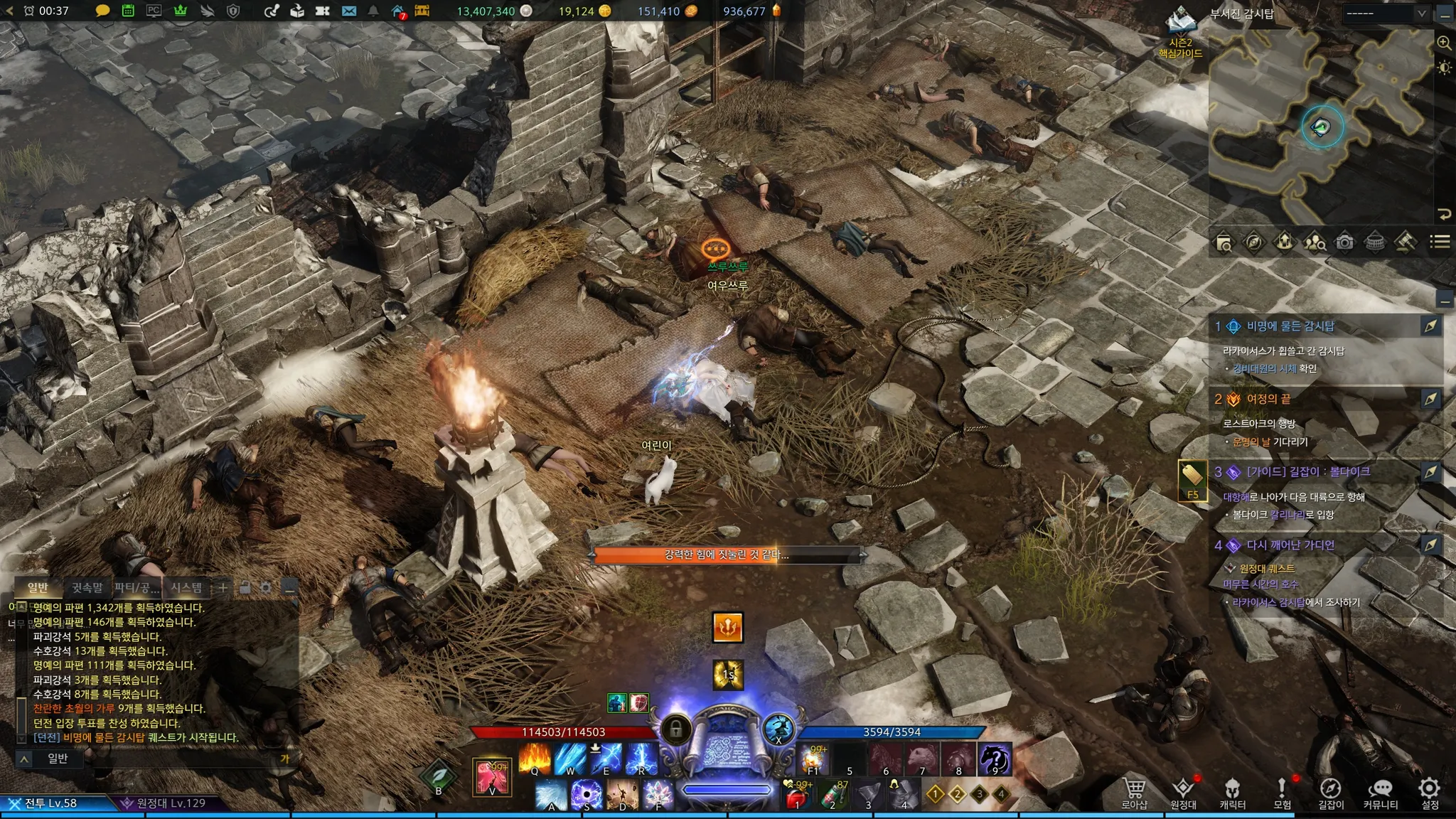This screenshot has width=1456, height=819.
Task: Open the 캐릭터 character menu
Action: coord(1232,793)
